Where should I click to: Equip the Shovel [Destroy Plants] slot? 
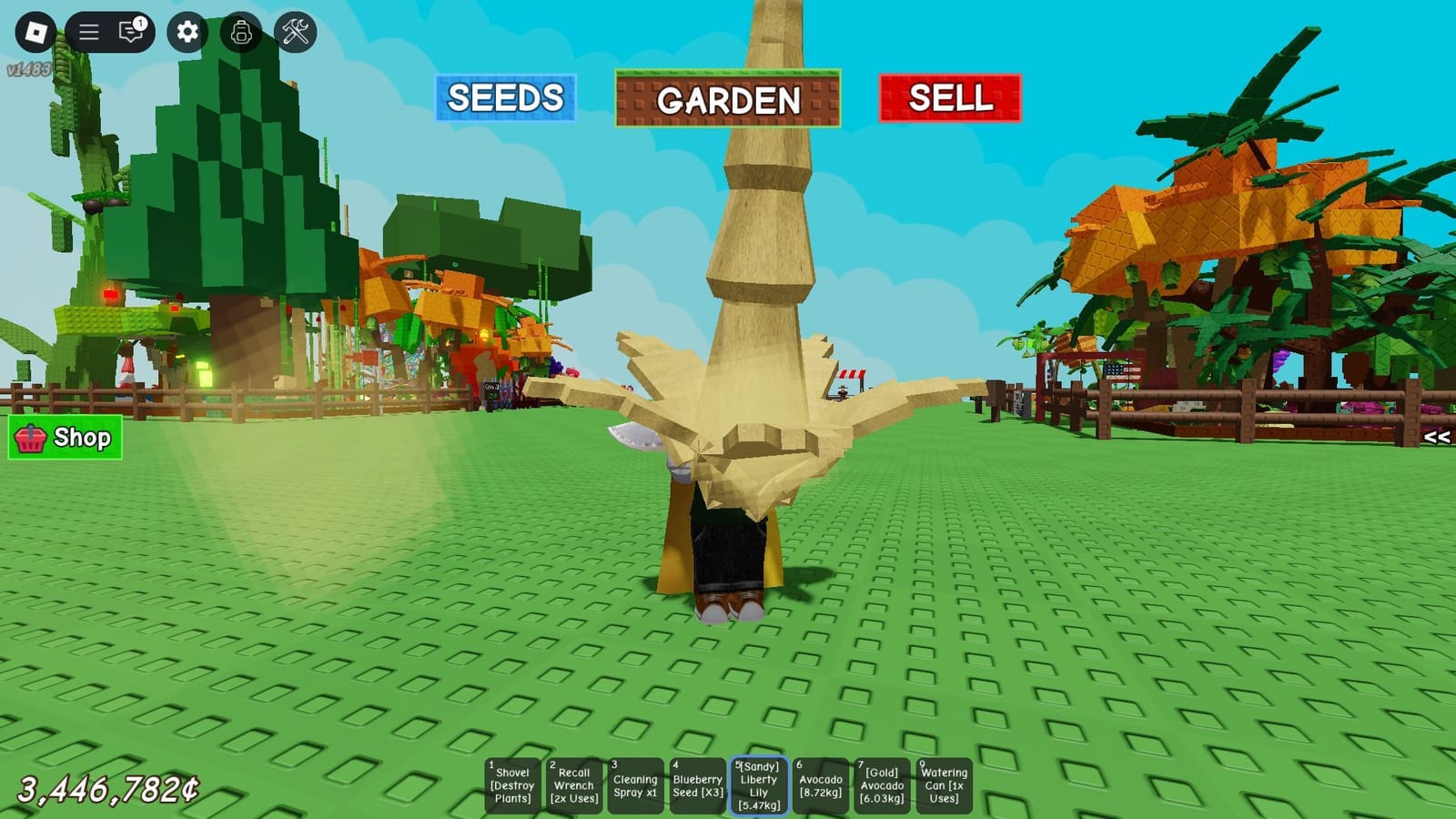511,784
